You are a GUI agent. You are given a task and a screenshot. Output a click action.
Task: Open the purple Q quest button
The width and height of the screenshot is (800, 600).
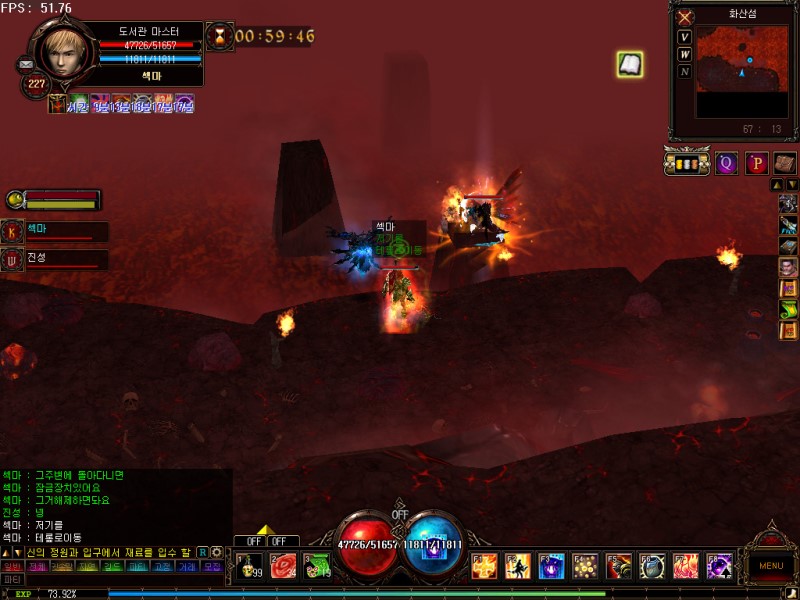[x=726, y=163]
